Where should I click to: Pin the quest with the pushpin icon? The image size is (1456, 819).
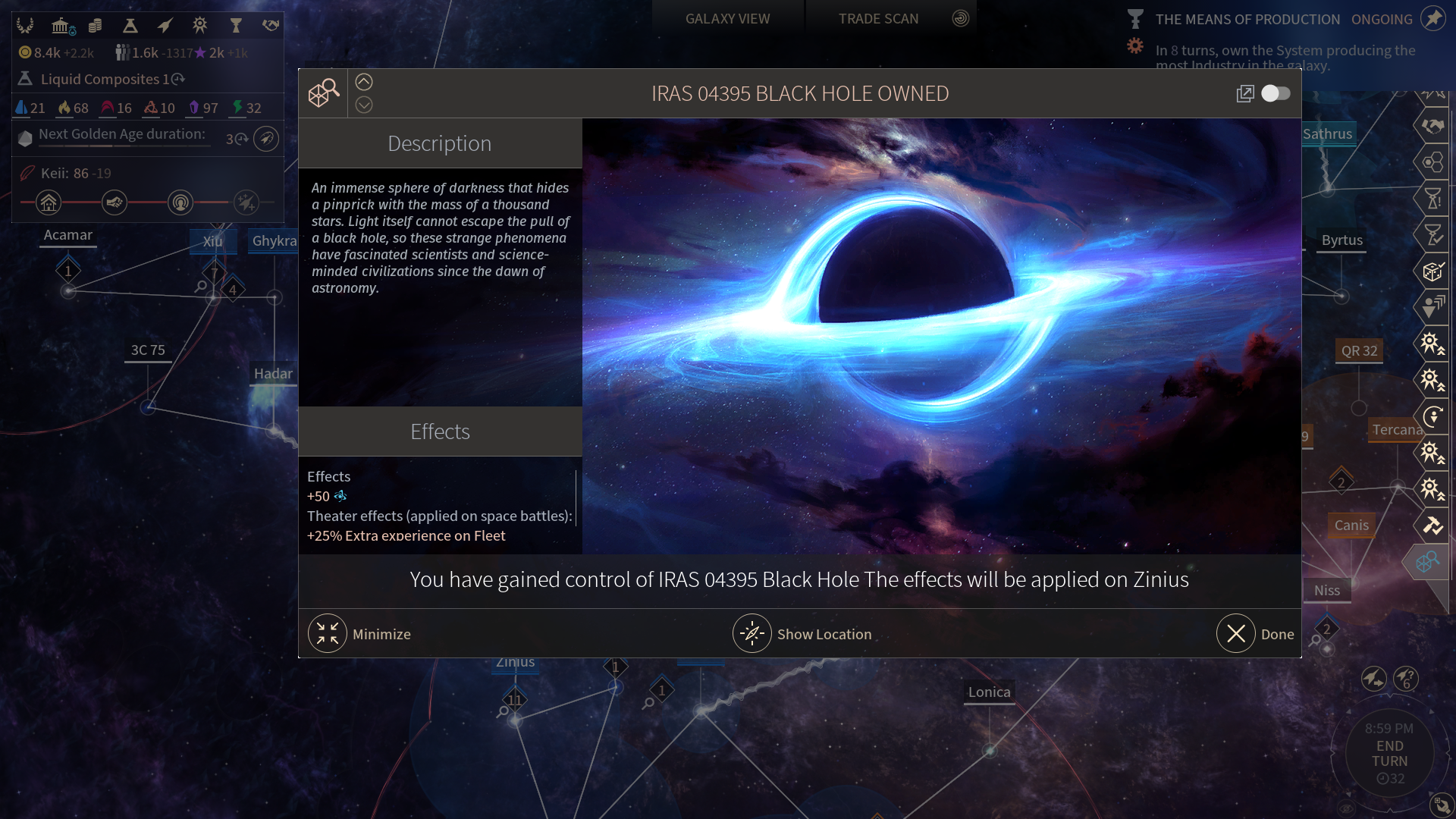pyautogui.click(x=1432, y=18)
